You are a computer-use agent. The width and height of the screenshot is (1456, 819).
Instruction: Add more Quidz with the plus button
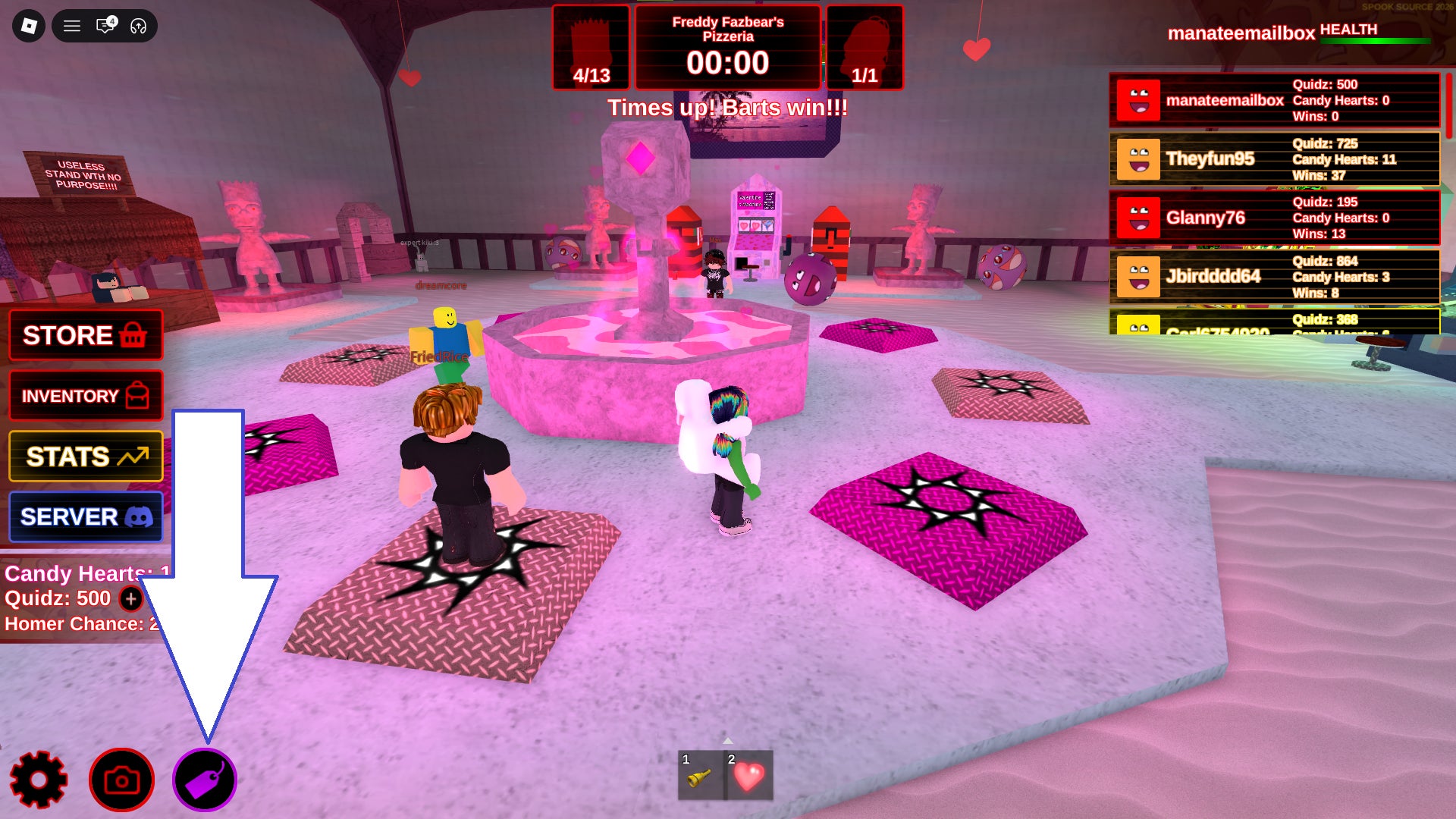pos(131,599)
